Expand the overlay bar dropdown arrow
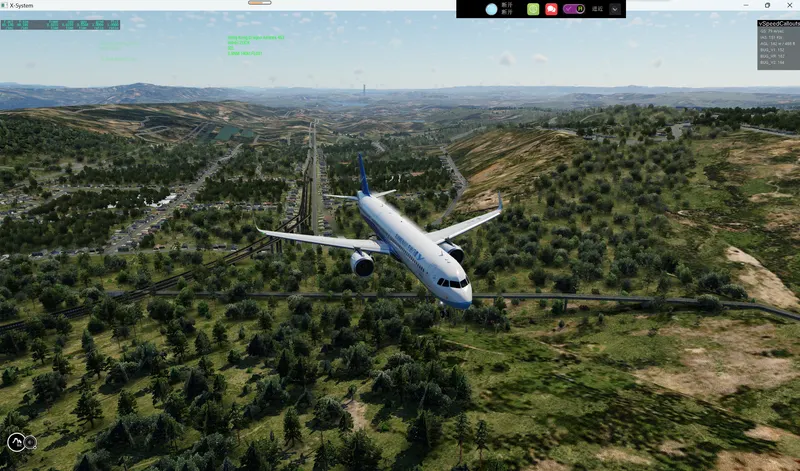 point(615,9)
